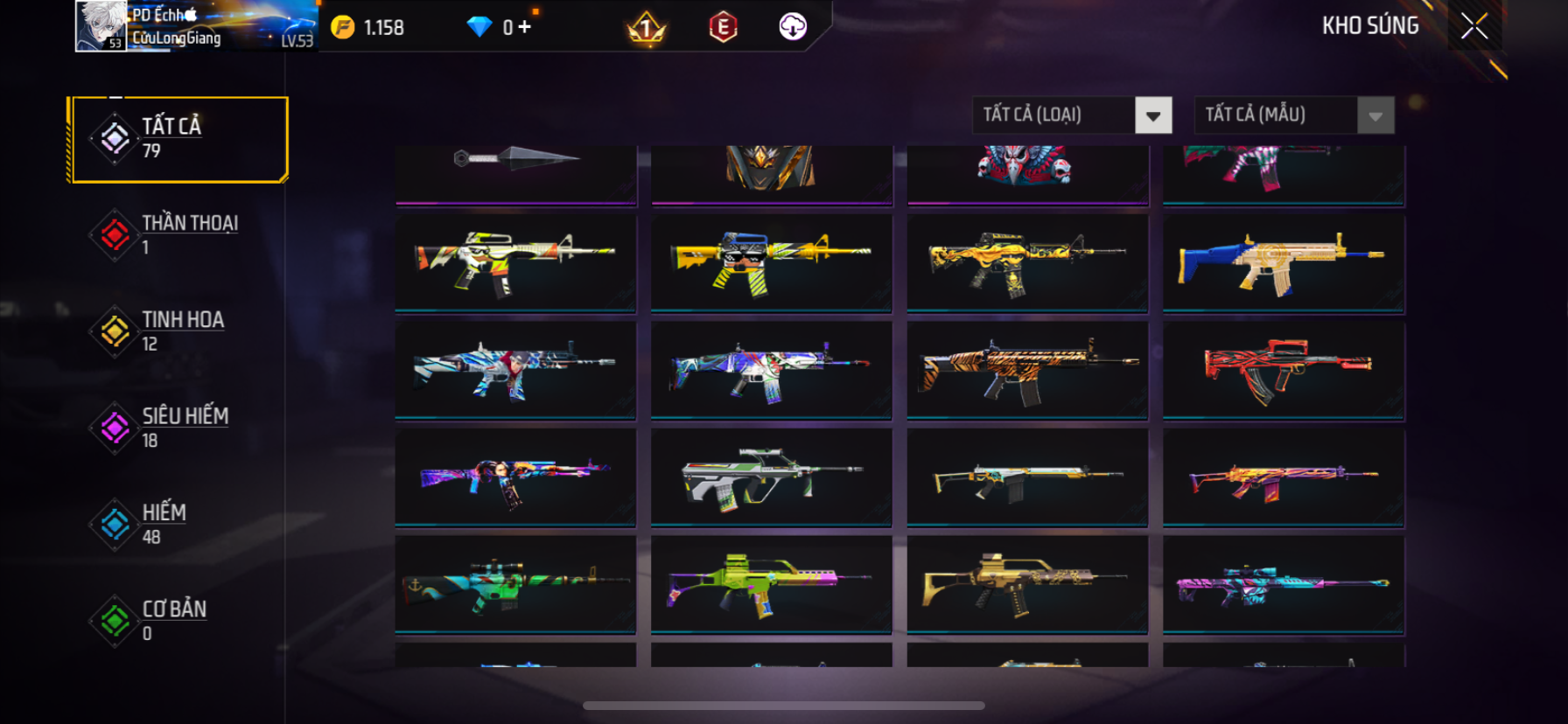Screen dimensions: 1568x724
Task: Close the Kho Súng weapon vault
Action: coord(1474,27)
